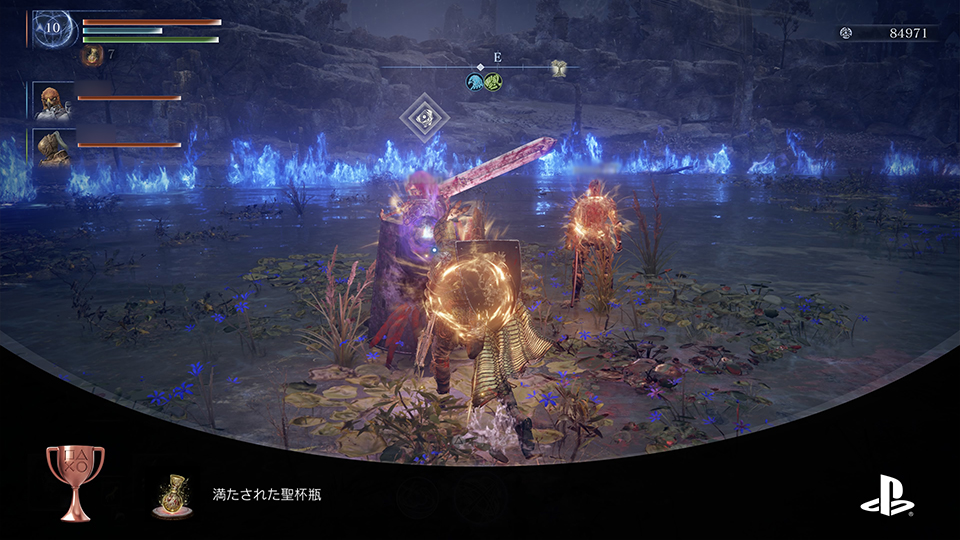The height and width of the screenshot is (540, 960).
Task: Click the flask item icon
Action: click(93, 56)
